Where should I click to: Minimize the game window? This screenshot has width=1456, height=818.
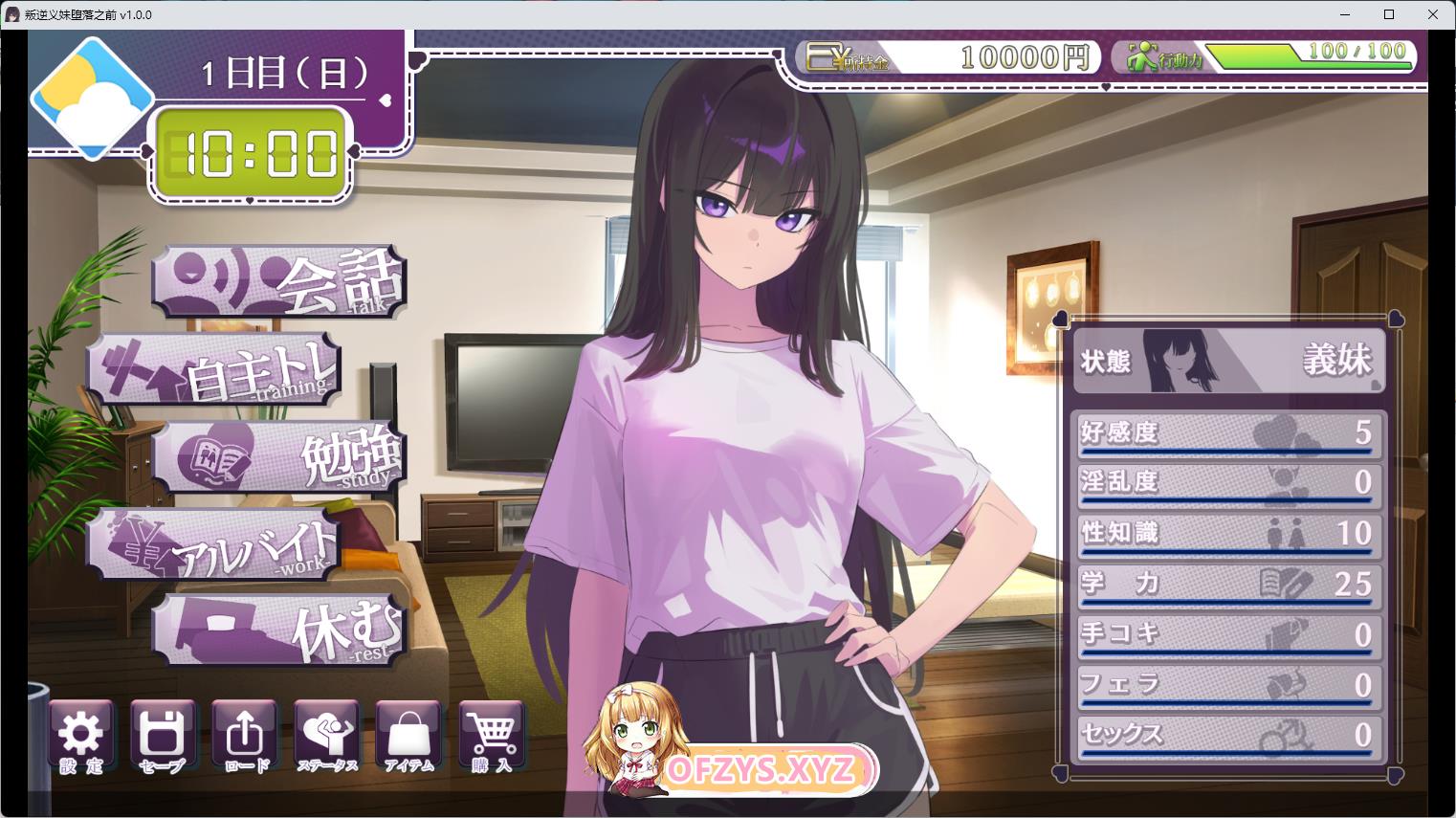click(x=1345, y=14)
